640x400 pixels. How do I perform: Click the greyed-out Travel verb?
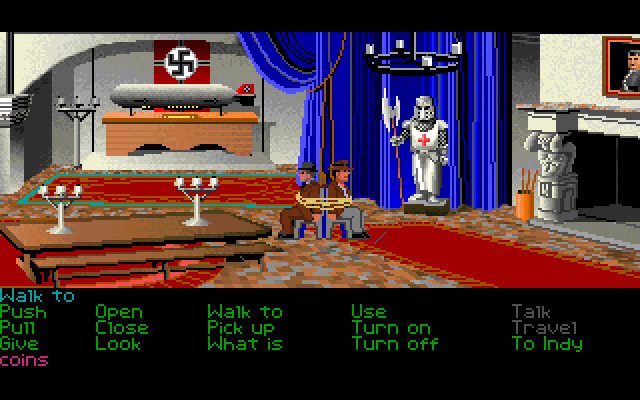544,328
